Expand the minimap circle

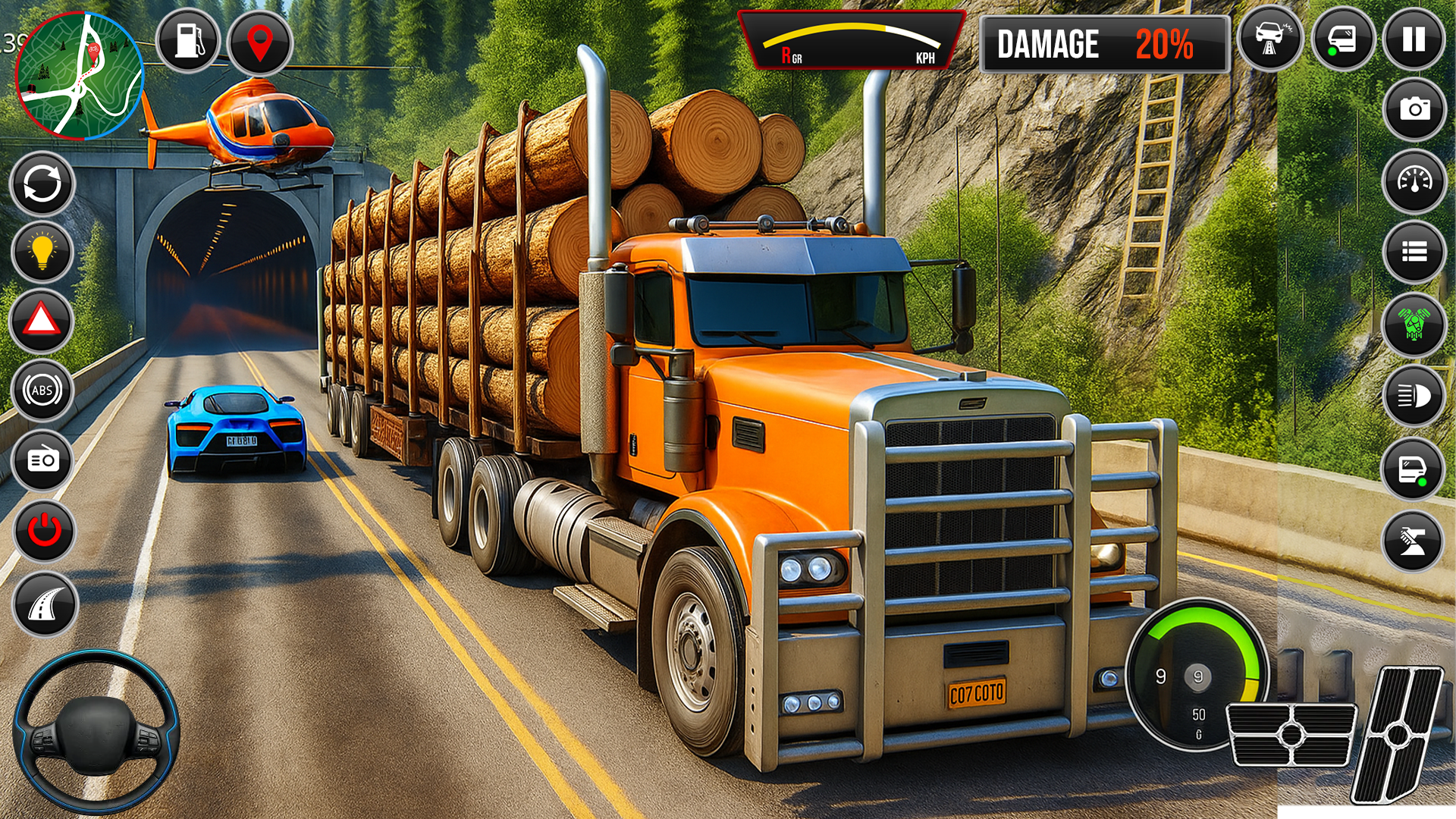(x=78, y=76)
